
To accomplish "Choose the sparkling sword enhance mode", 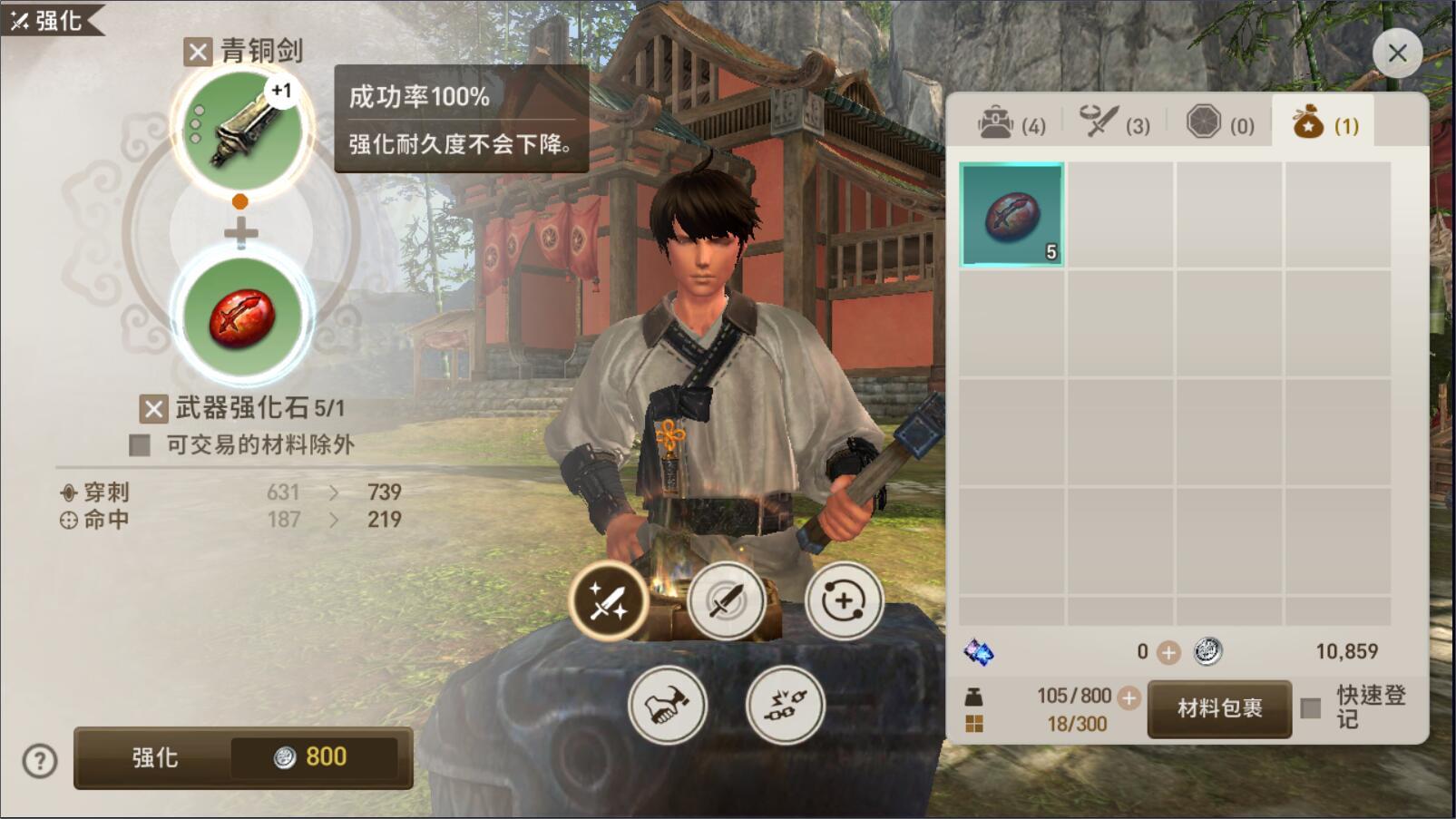I will pos(608,600).
